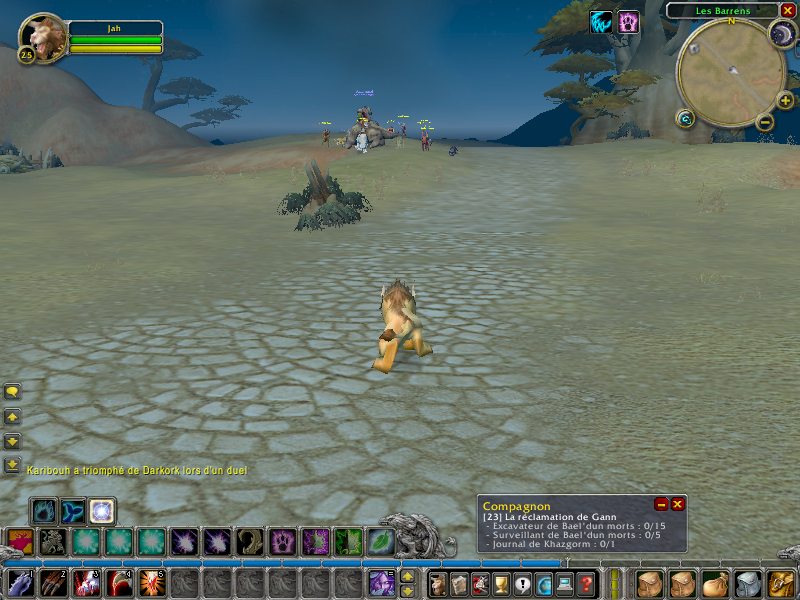The image size is (800, 600).
Task: Open the quest log exclamation button
Action: pos(523,583)
